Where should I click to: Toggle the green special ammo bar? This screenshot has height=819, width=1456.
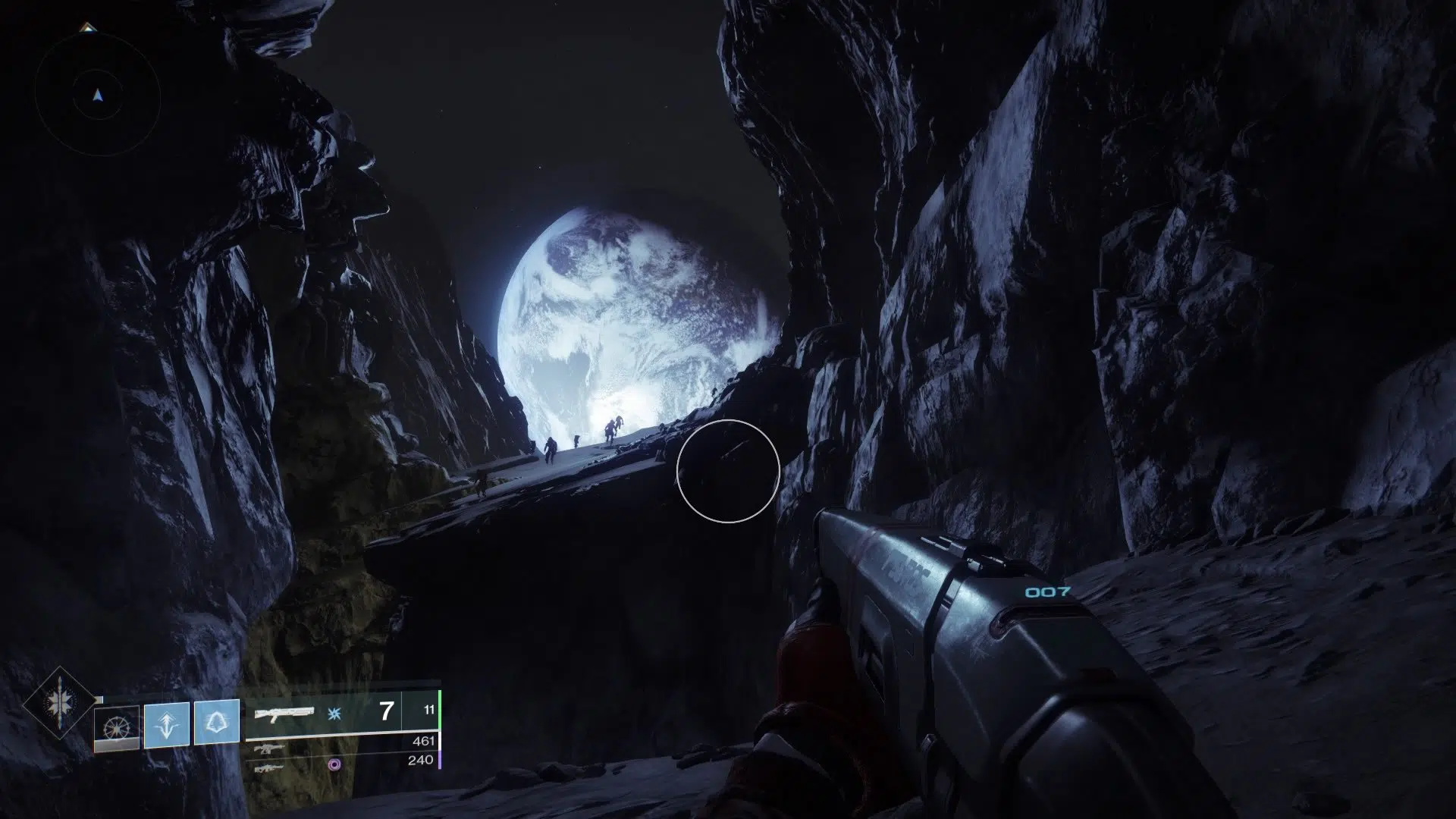click(x=440, y=711)
